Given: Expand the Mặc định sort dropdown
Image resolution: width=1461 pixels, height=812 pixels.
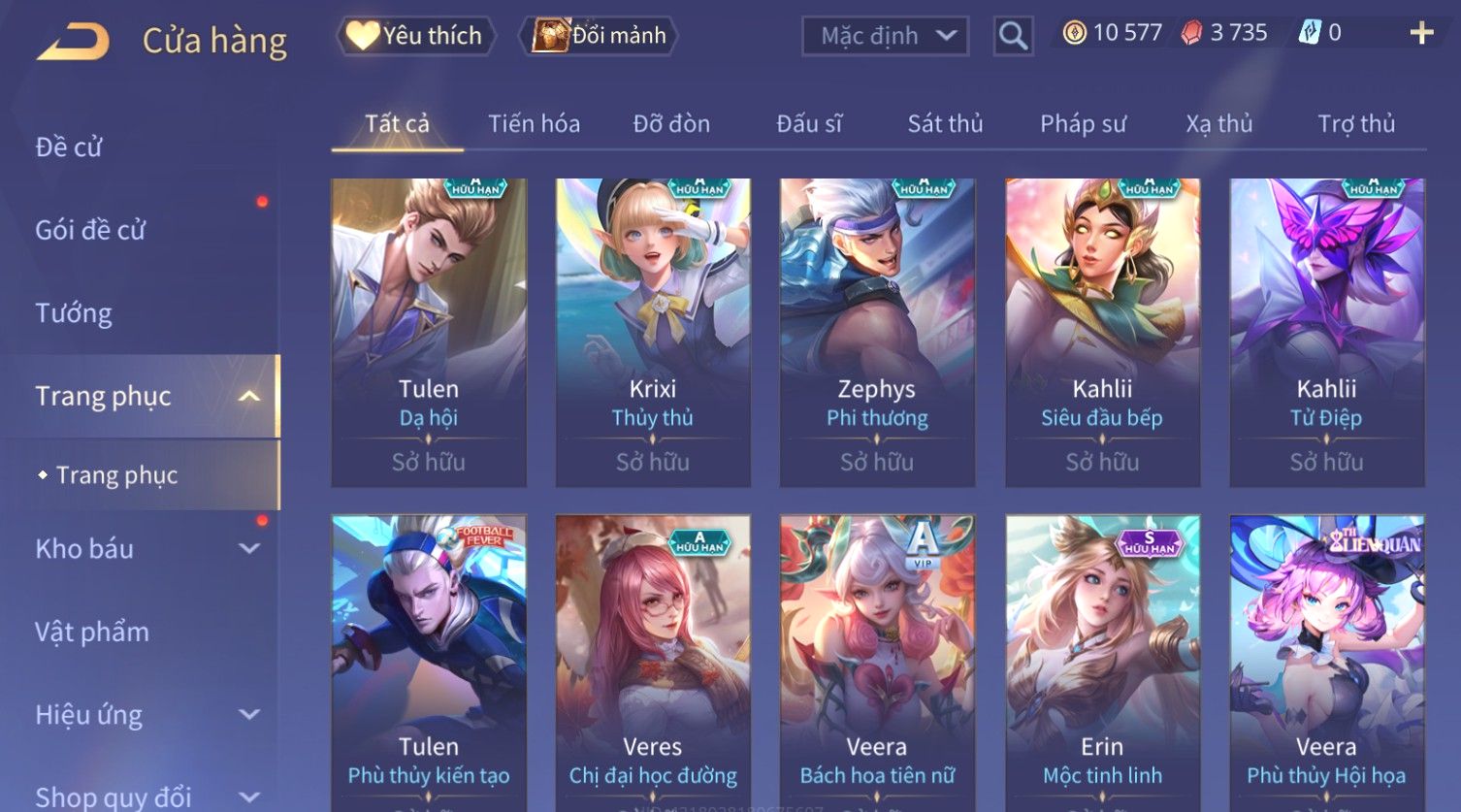Looking at the screenshot, I should coord(885,36).
